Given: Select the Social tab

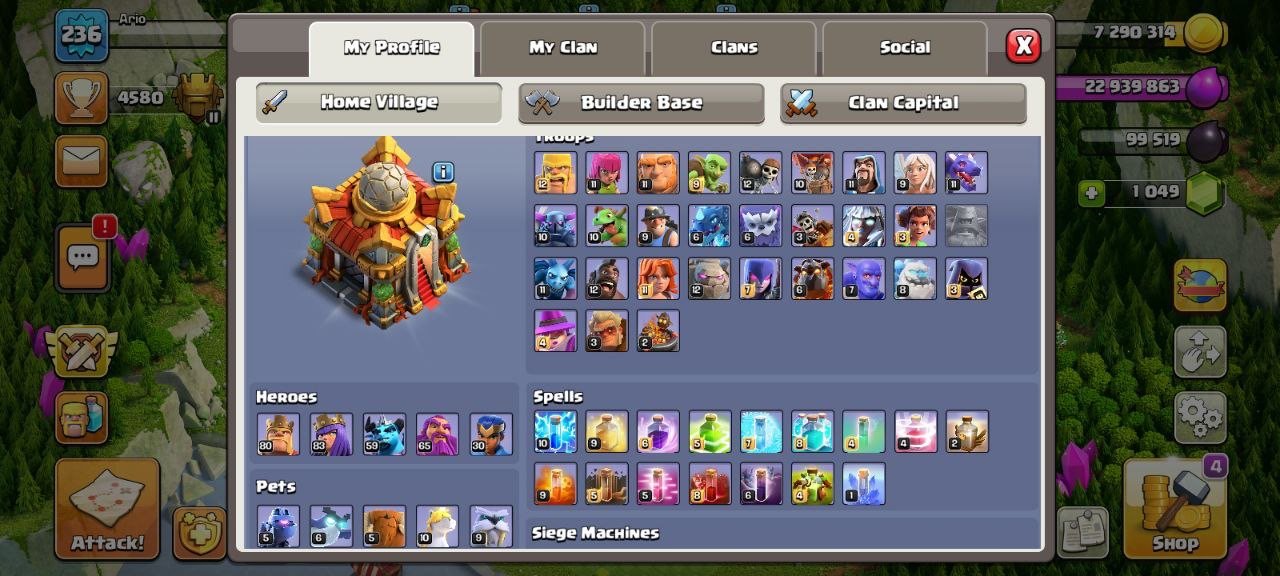Looking at the screenshot, I should (x=905, y=48).
